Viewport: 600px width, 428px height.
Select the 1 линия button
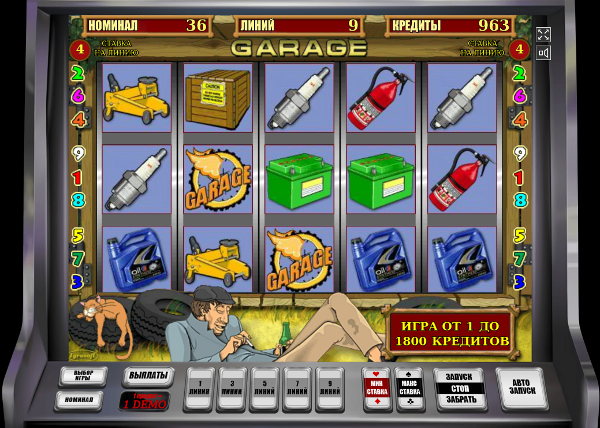201,386
